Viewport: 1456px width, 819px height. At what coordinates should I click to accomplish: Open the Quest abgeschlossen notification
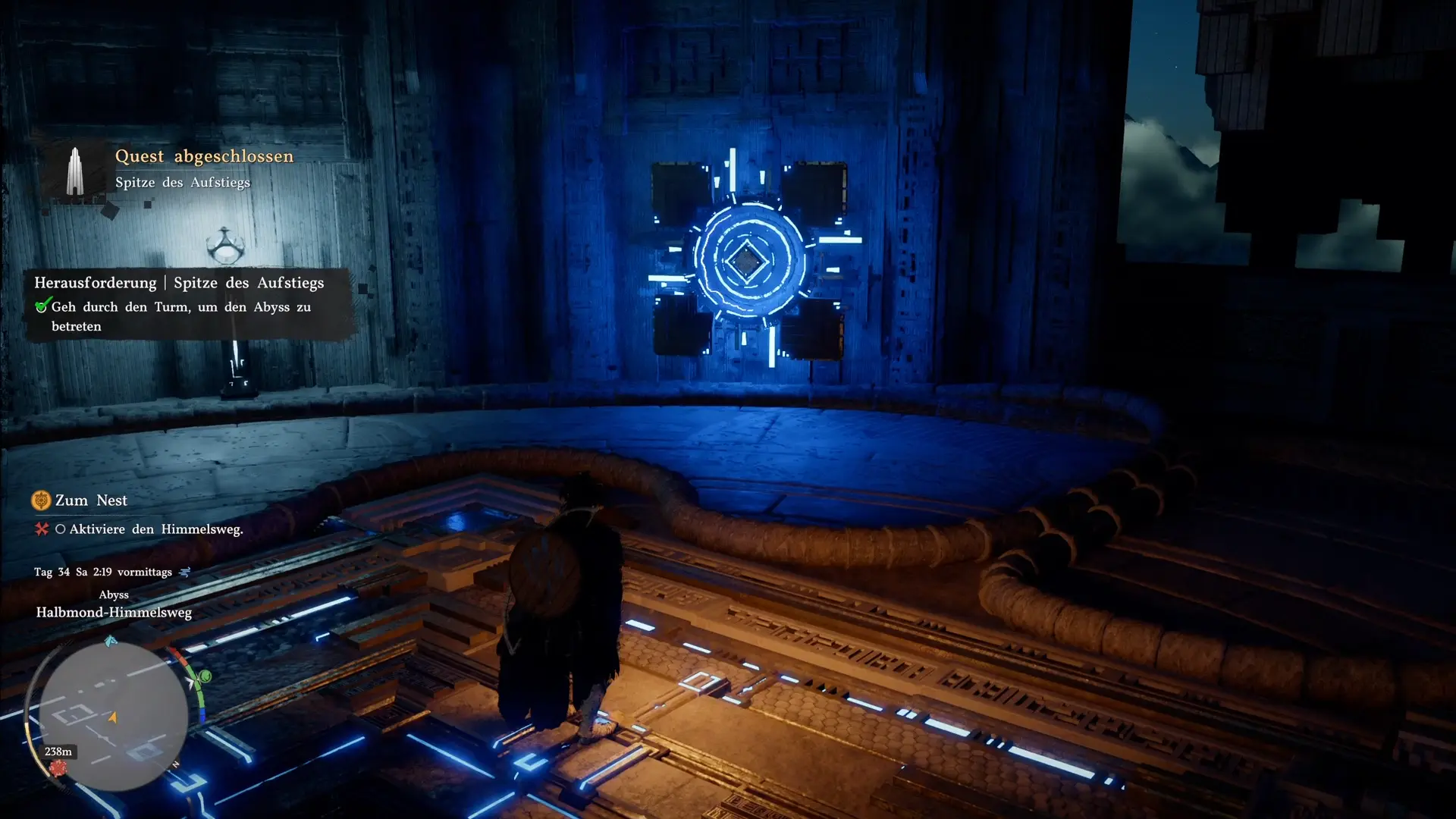click(x=203, y=157)
